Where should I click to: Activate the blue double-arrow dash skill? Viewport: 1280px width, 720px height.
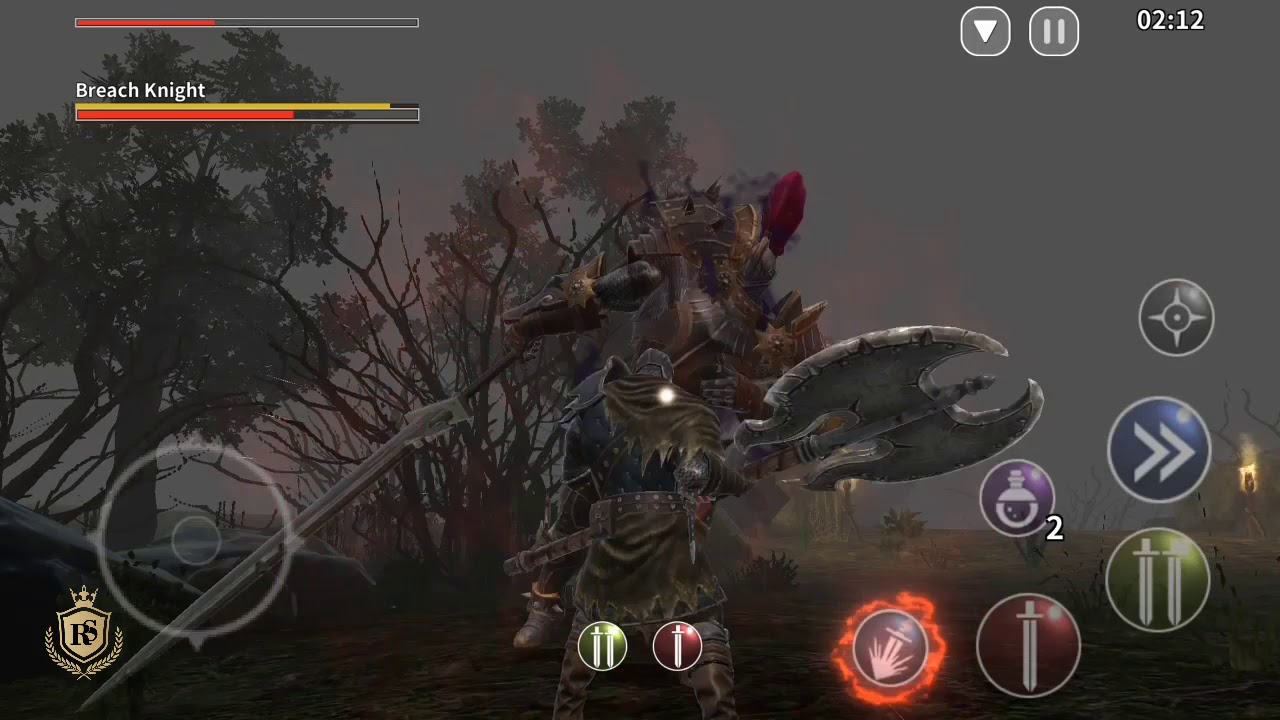(x=1158, y=448)
